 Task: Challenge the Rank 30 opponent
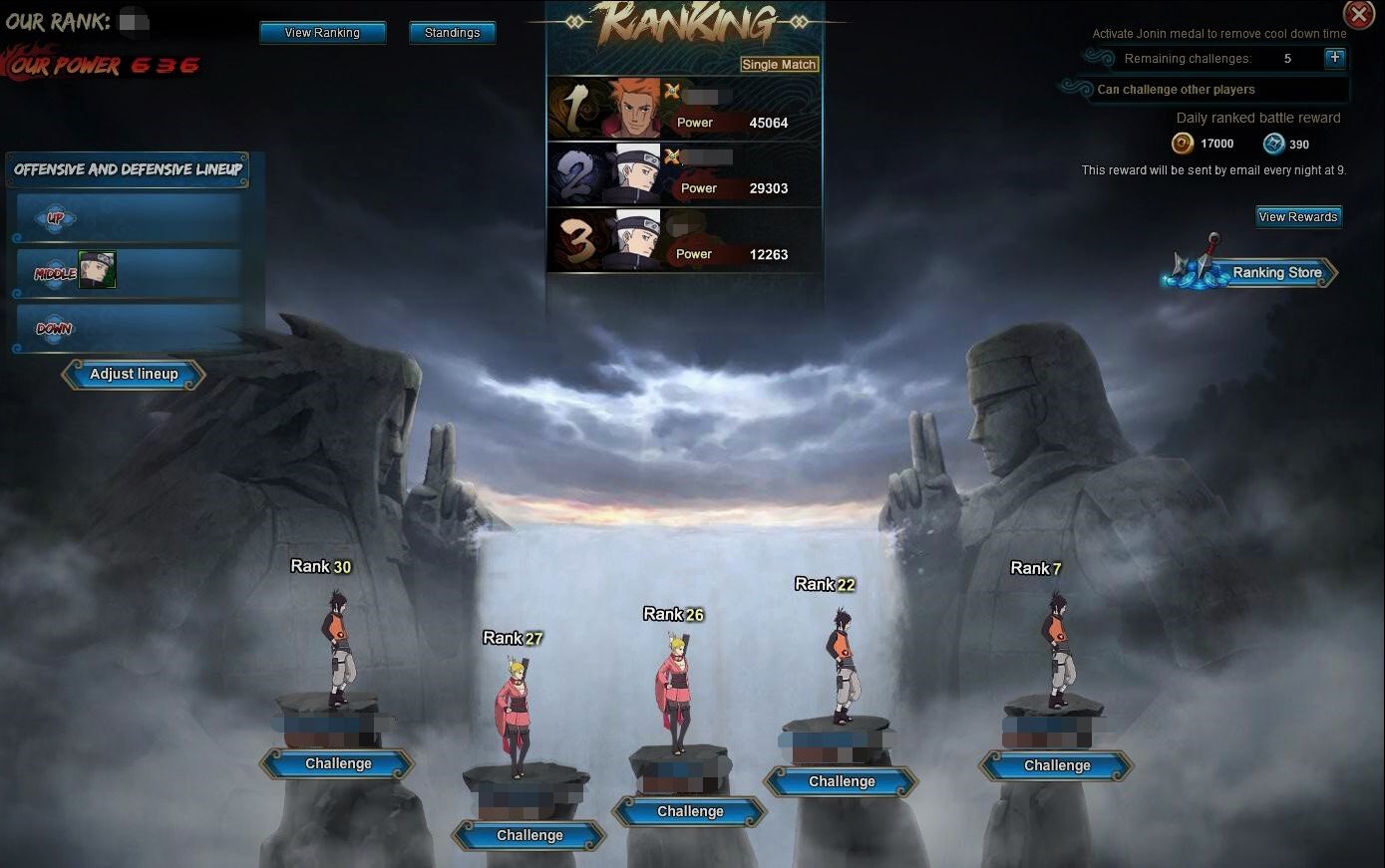coord(338,764)
